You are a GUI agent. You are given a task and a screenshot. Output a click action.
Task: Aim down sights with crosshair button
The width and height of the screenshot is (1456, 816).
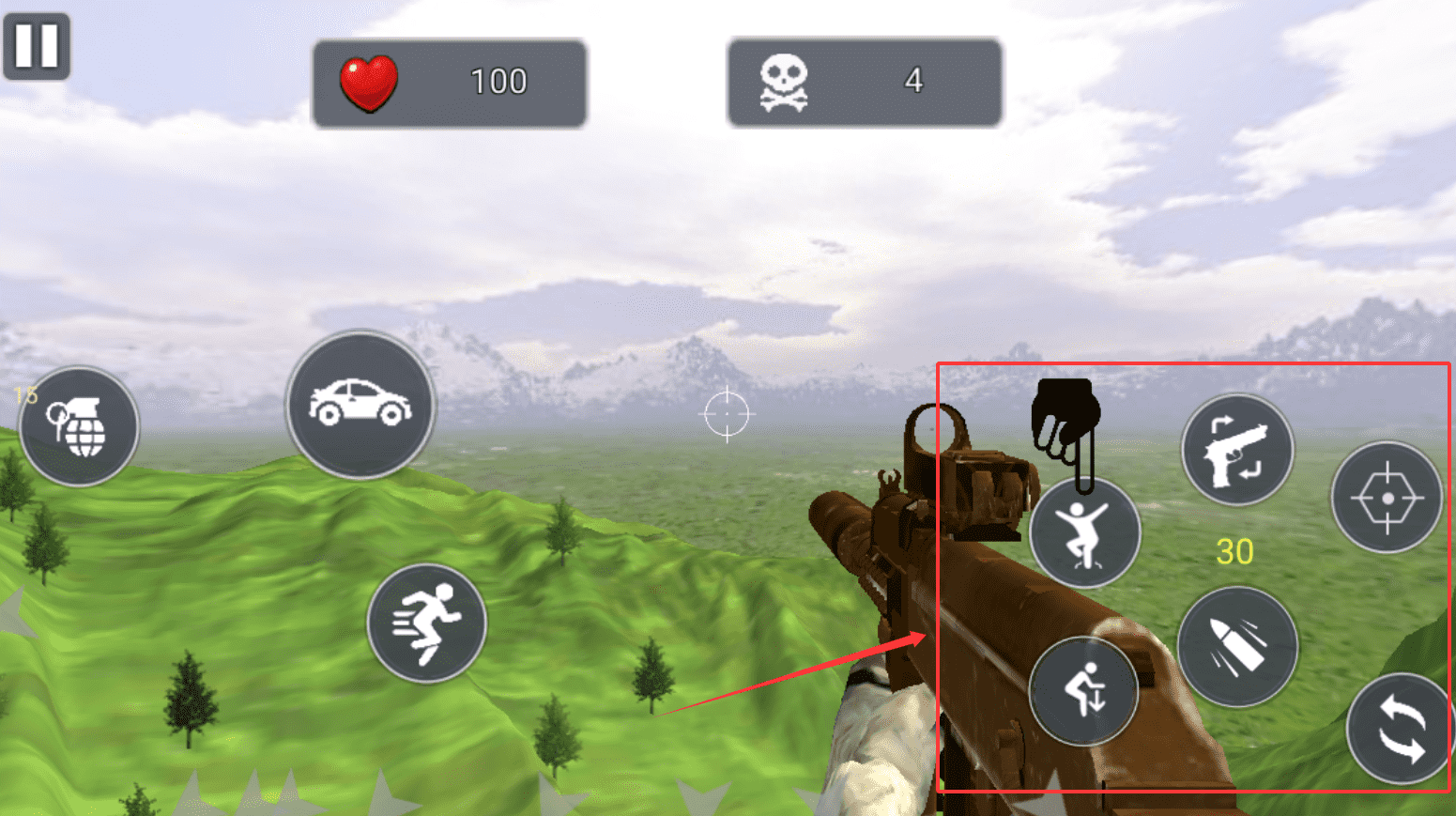(1387, 497)
